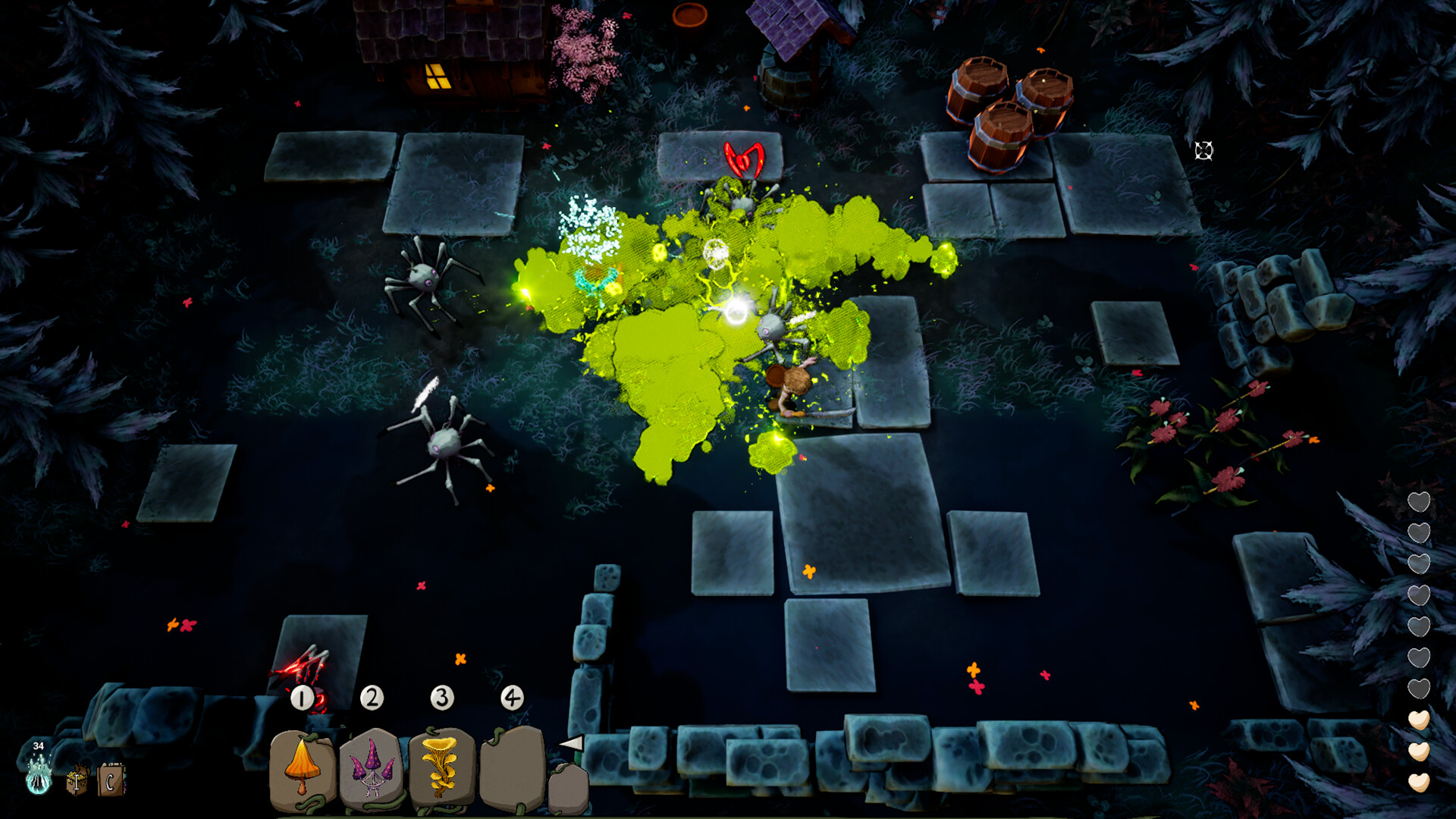Select the purple mushroom cluster in slot 2
The height and width of the screenshot is (819, 1456).
[371, 766]
